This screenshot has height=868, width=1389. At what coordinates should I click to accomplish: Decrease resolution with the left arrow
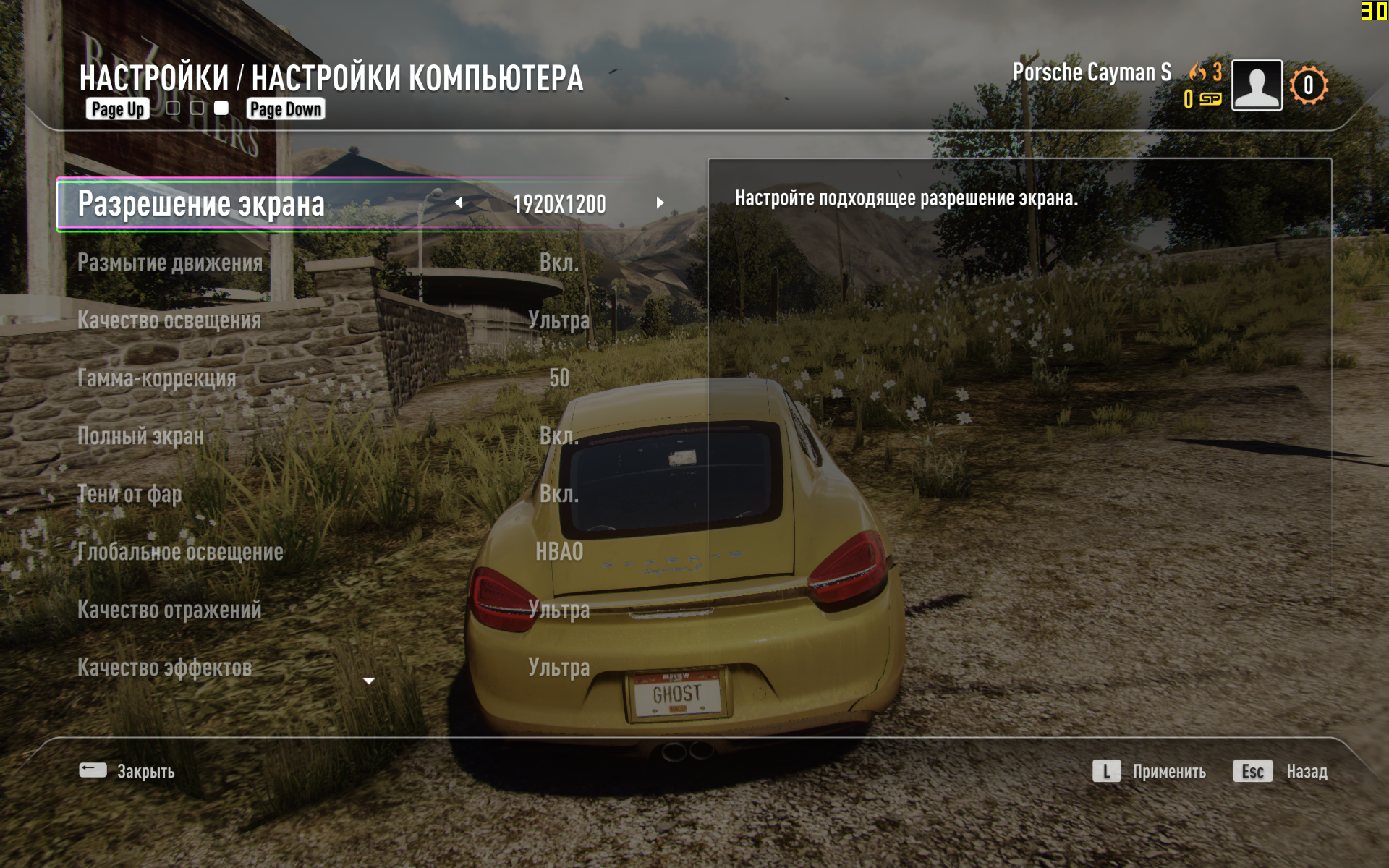pyautogui.click(x=459, y=203)
